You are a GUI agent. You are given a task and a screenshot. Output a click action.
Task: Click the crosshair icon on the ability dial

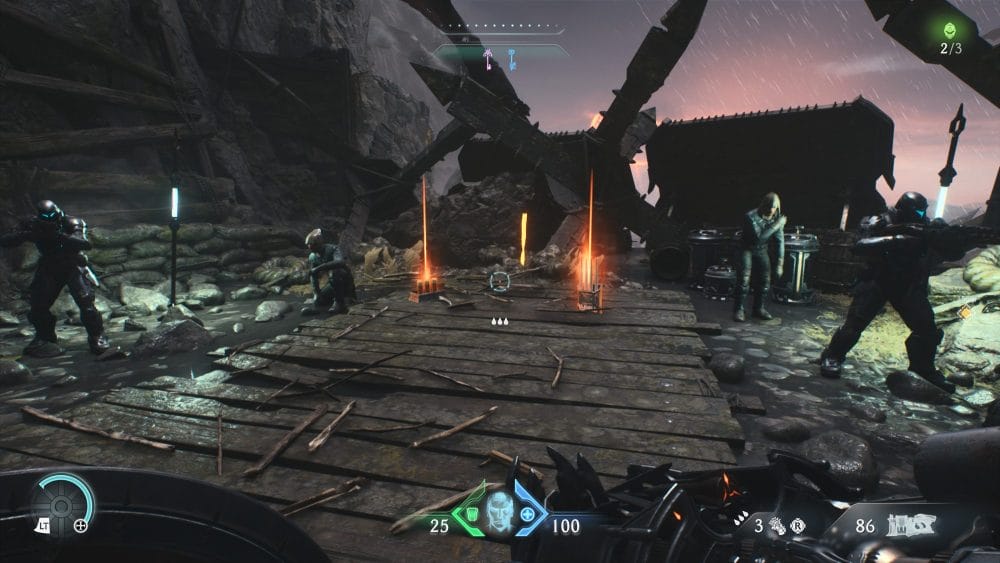pyautogui.click(x=80, y=524)
